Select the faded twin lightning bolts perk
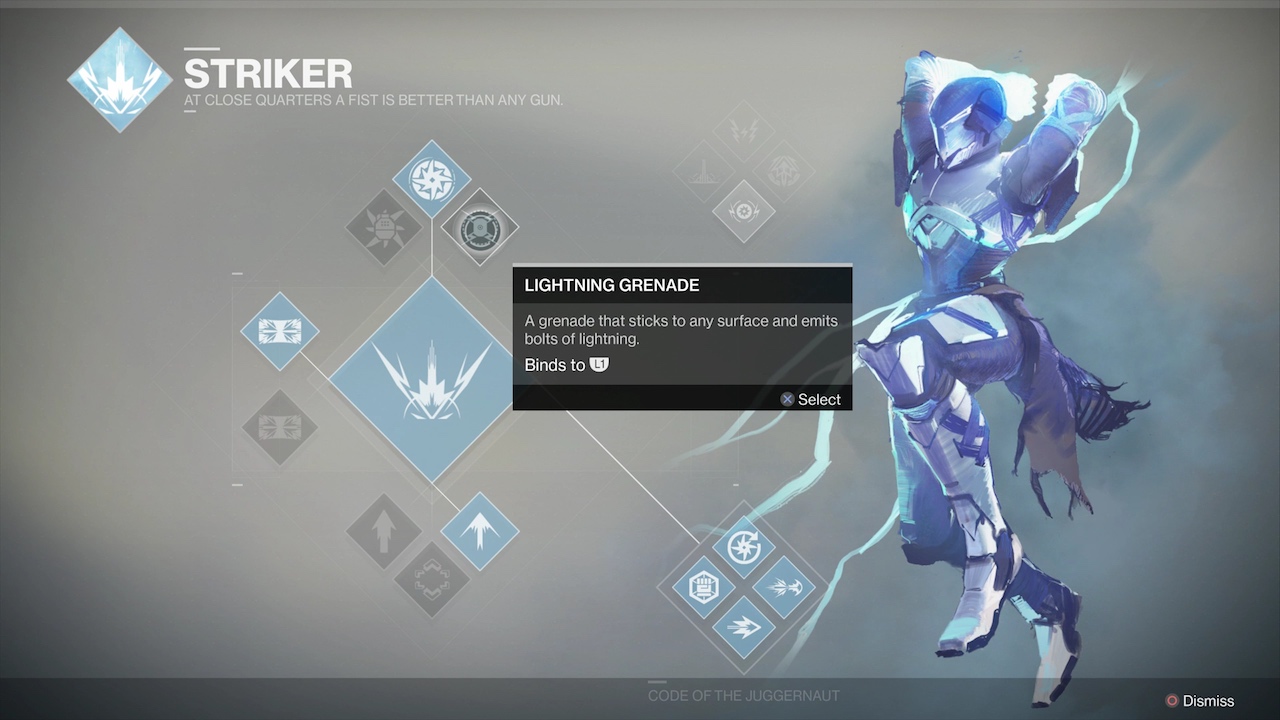The width and height of the screenshot is (1280, 720). [744, 131]
